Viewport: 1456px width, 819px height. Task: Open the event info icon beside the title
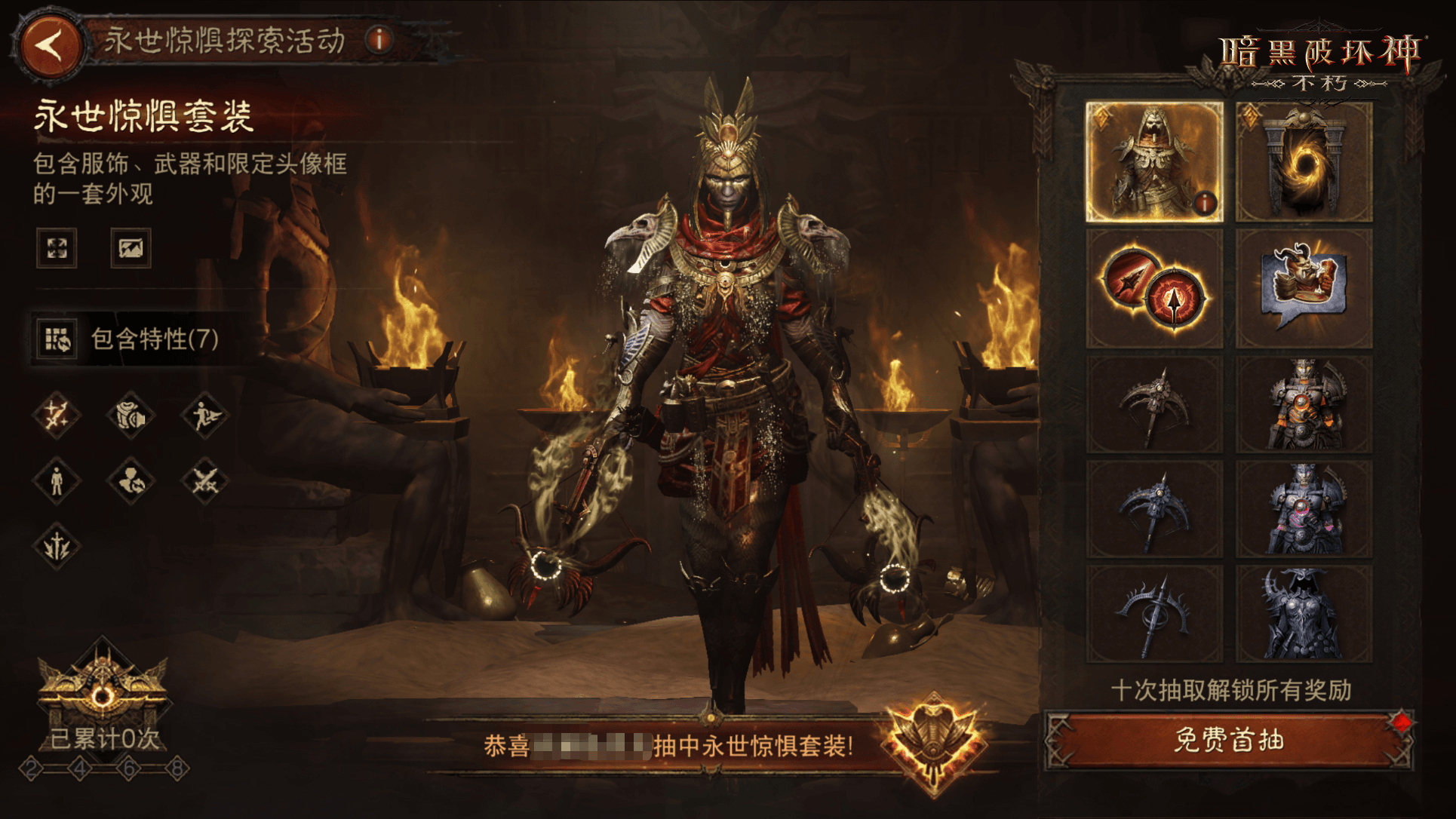tap(379, 39)
